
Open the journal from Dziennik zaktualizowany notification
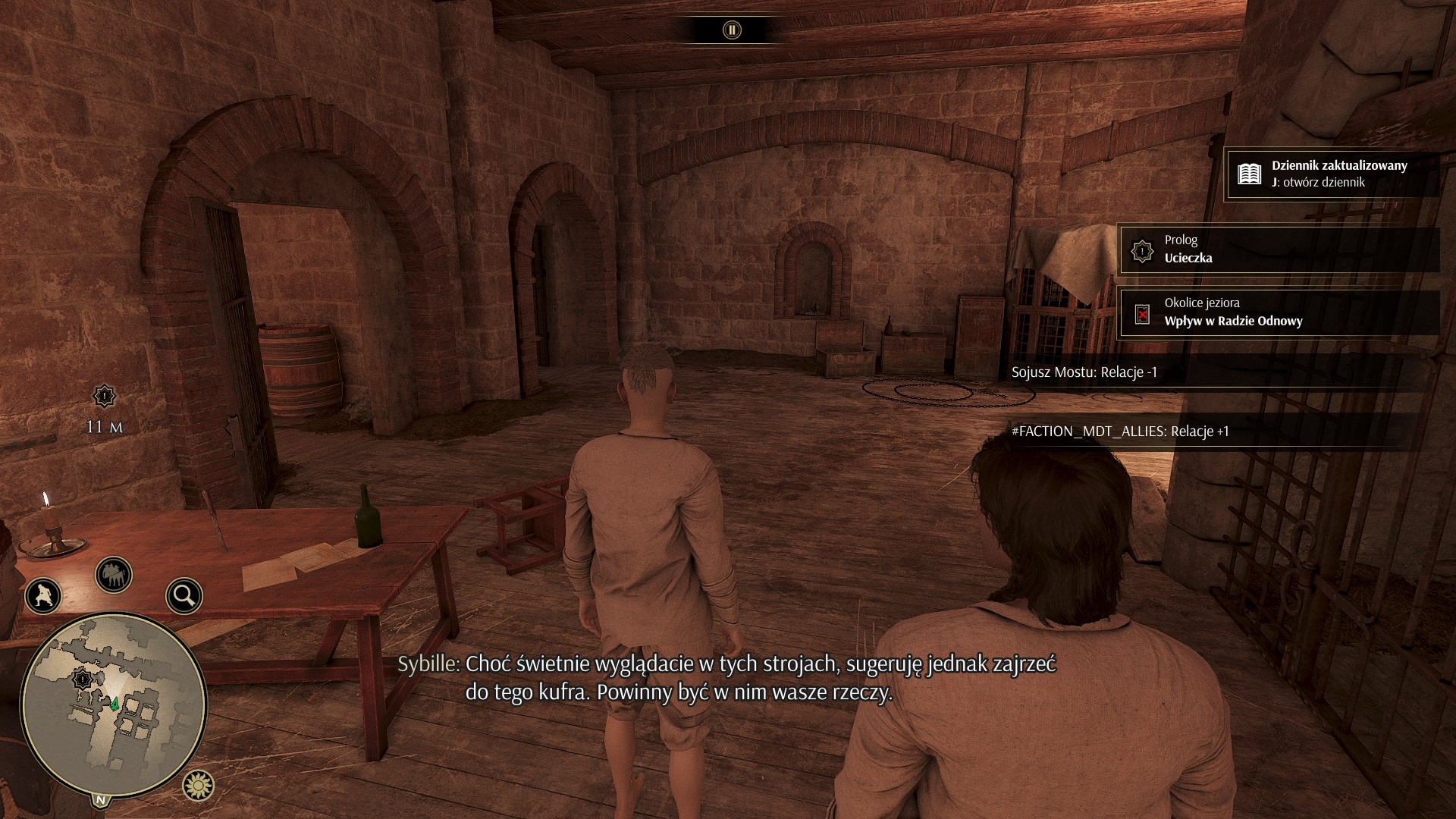pyautogui.click(x=1332, y=174)
